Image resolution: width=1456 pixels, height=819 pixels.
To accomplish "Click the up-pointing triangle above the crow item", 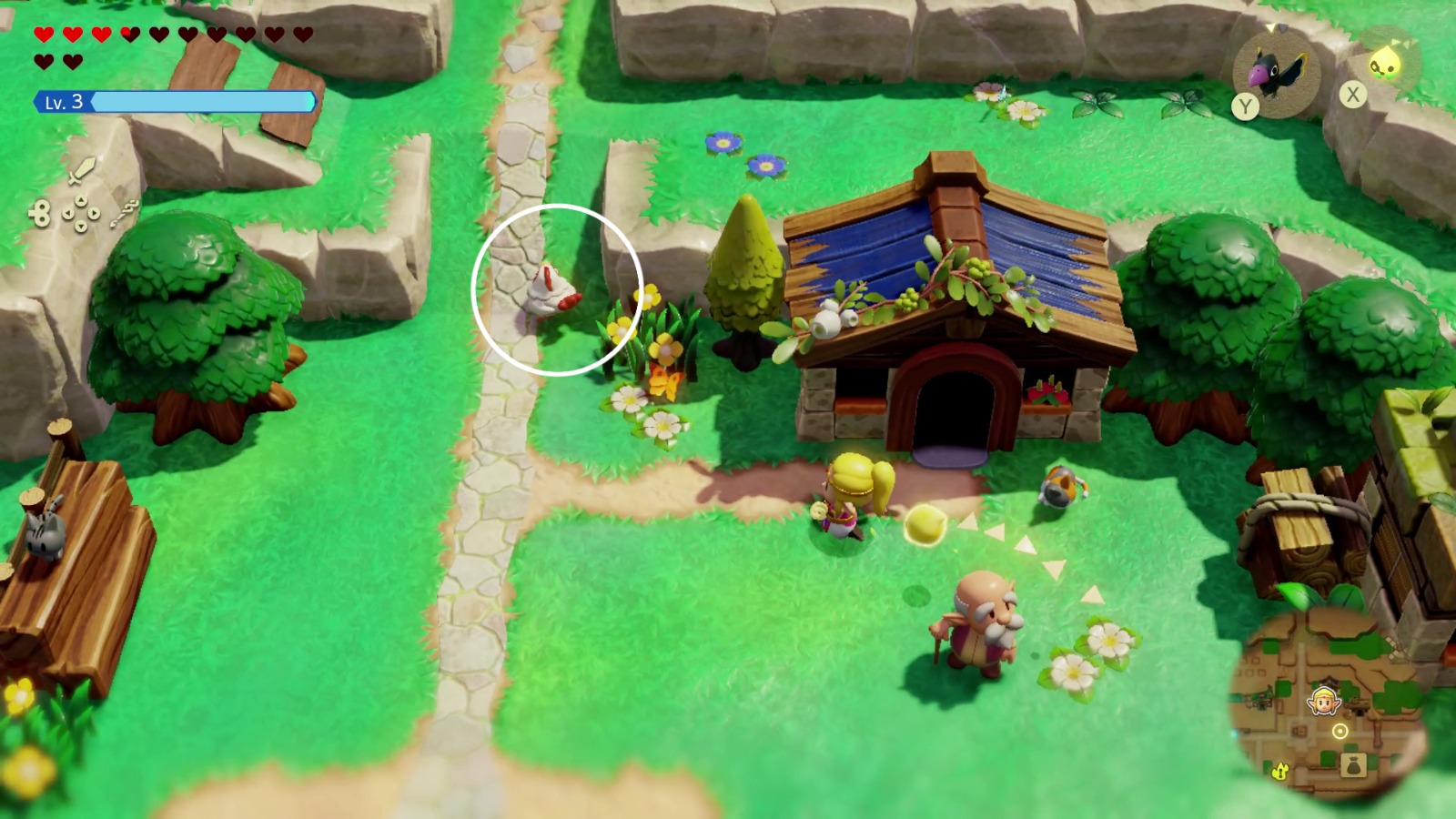I will coord(1271,27).
